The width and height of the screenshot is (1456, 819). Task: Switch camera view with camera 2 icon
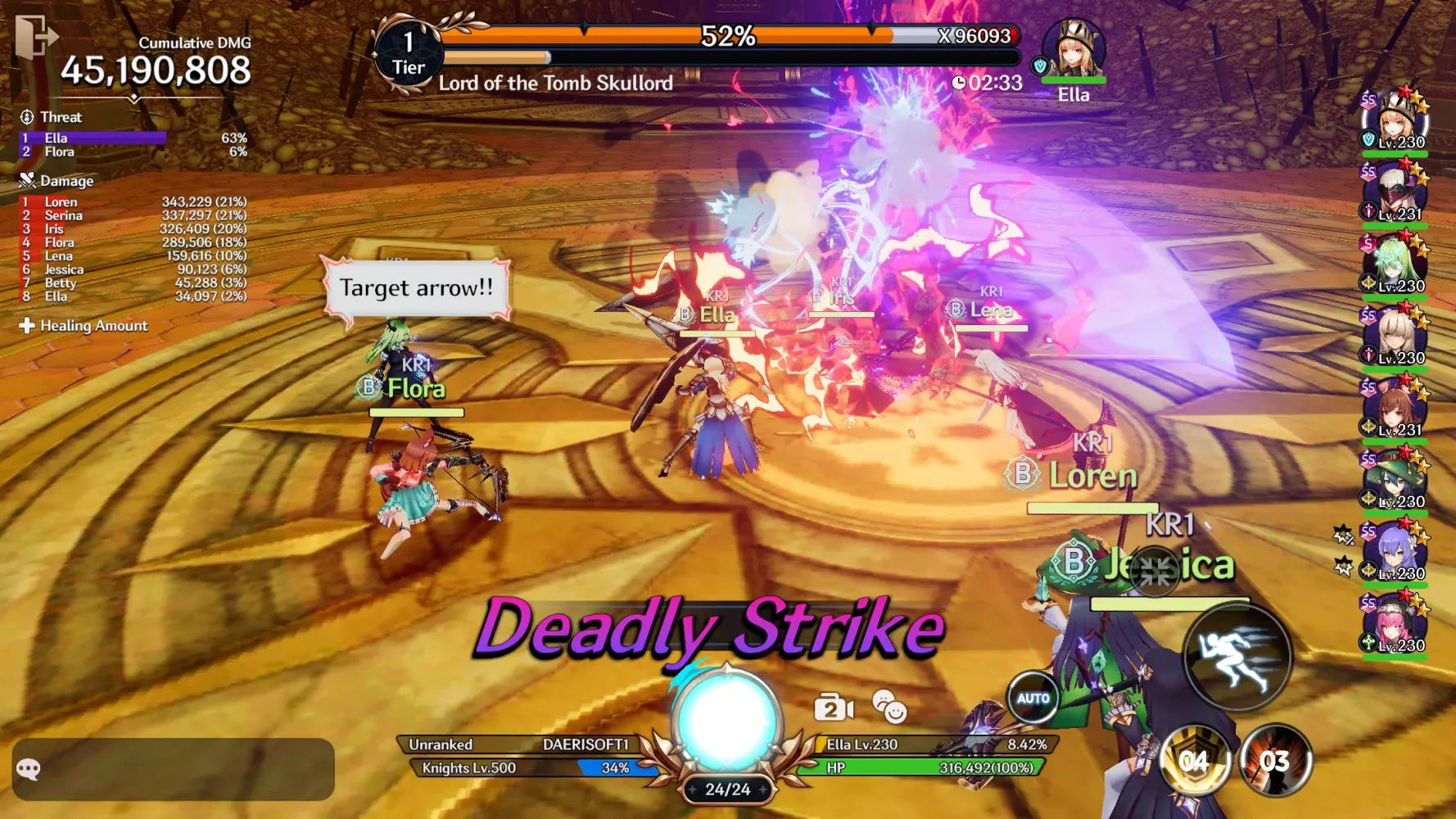[x=833, y=708]
